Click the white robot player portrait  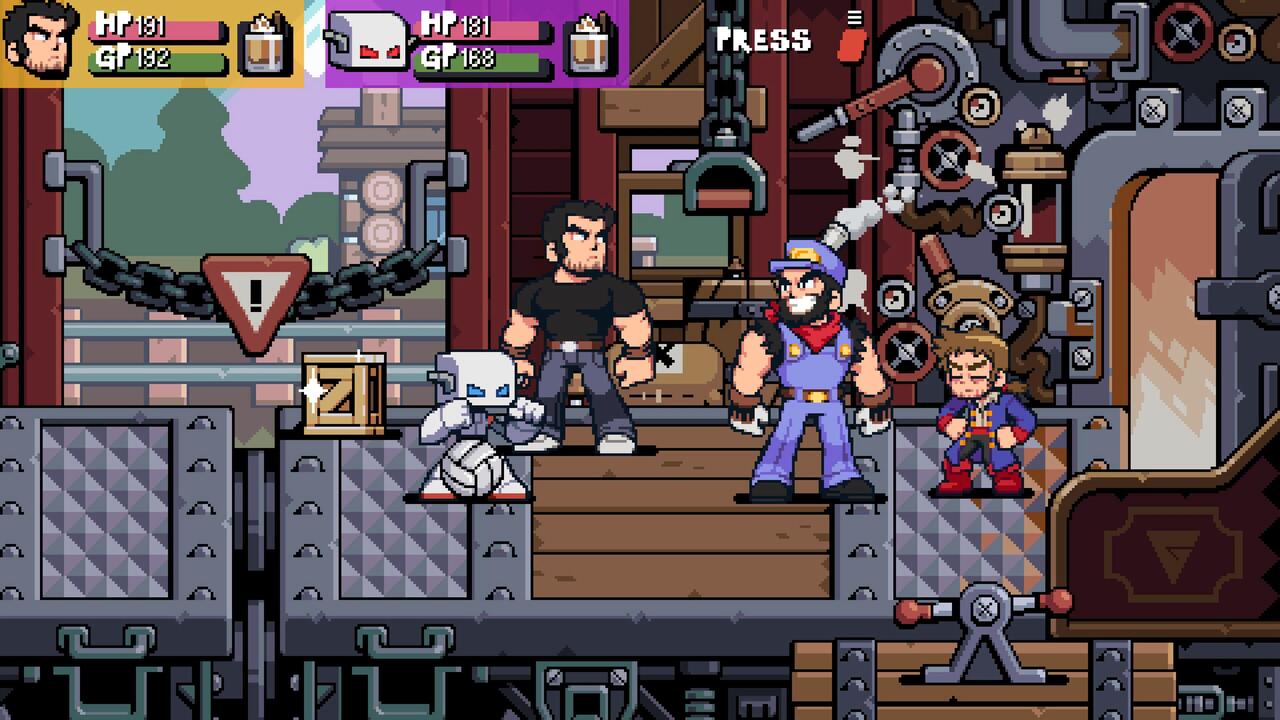pos(367,44)
